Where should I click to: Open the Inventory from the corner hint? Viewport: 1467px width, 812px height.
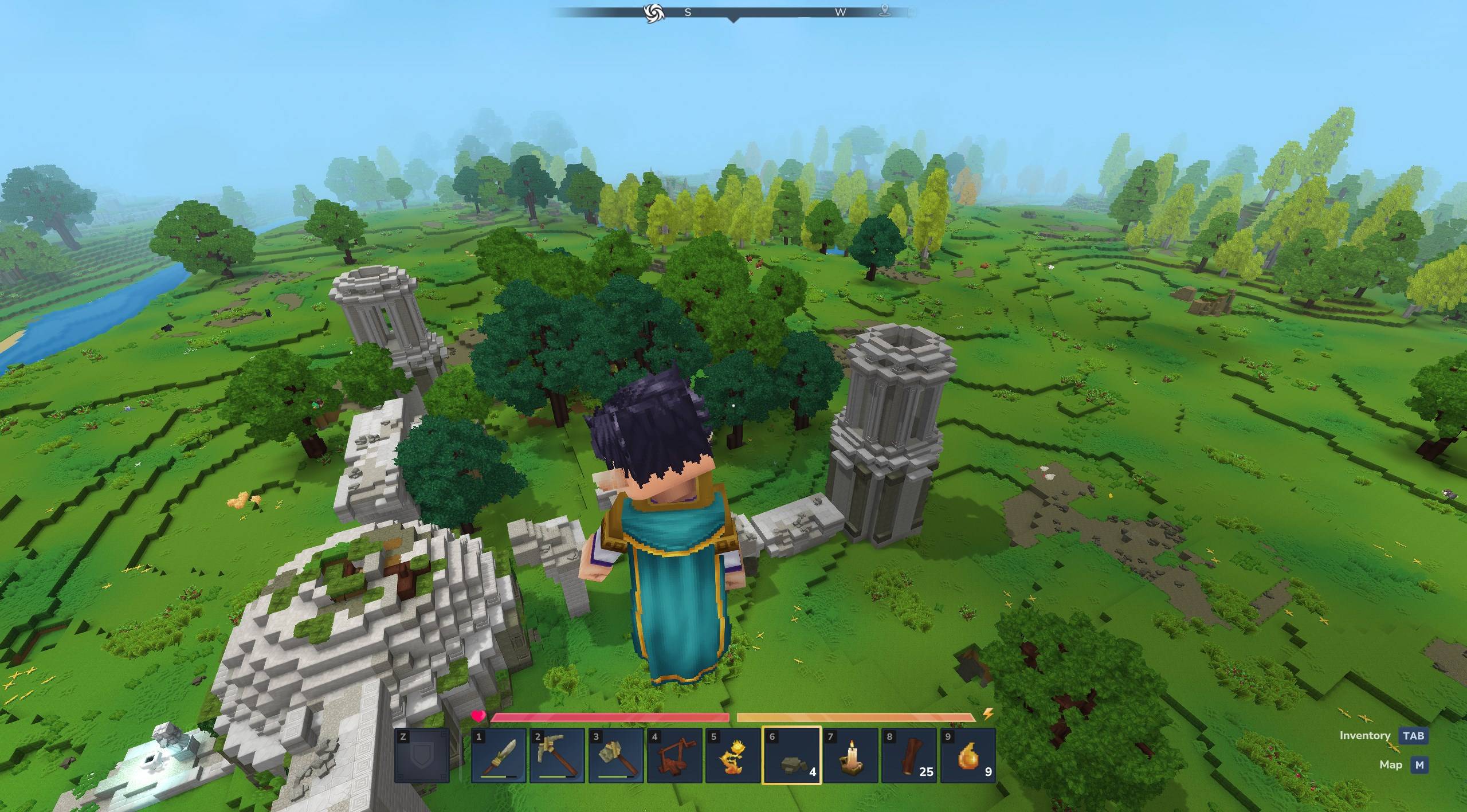click(1413, 736)
